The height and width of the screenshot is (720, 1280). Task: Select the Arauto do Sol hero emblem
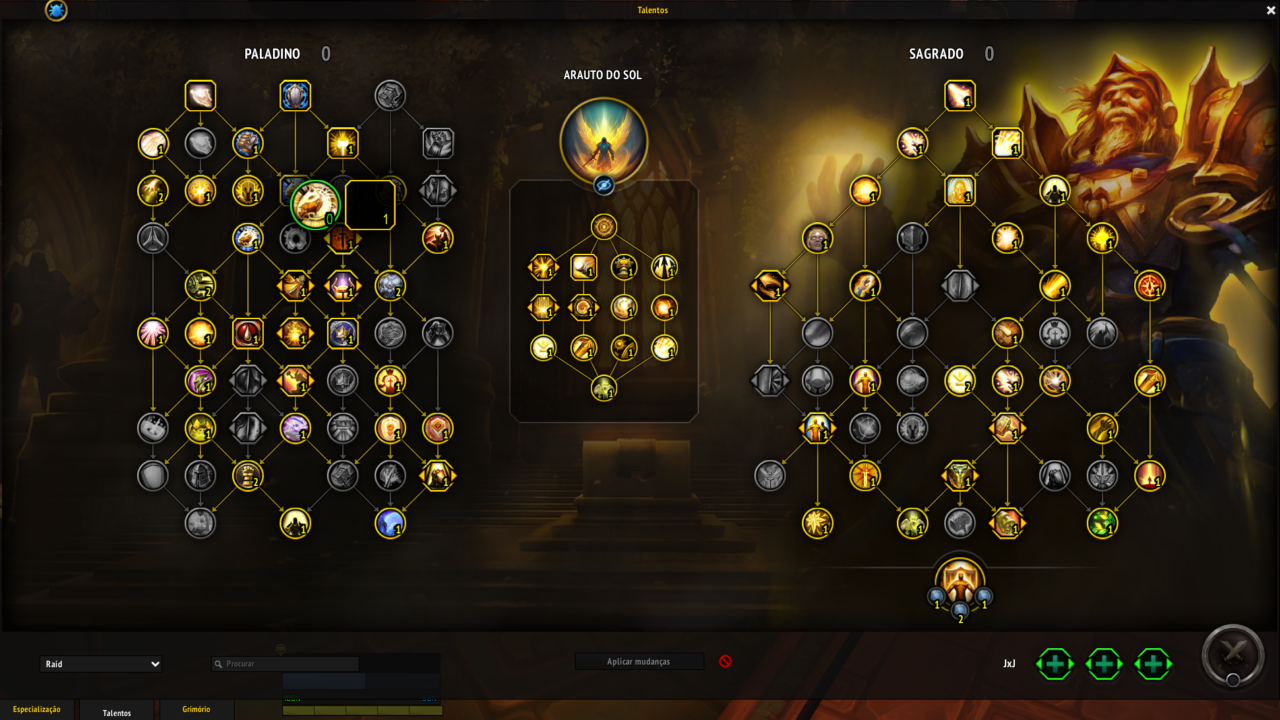tap(604, 140)
